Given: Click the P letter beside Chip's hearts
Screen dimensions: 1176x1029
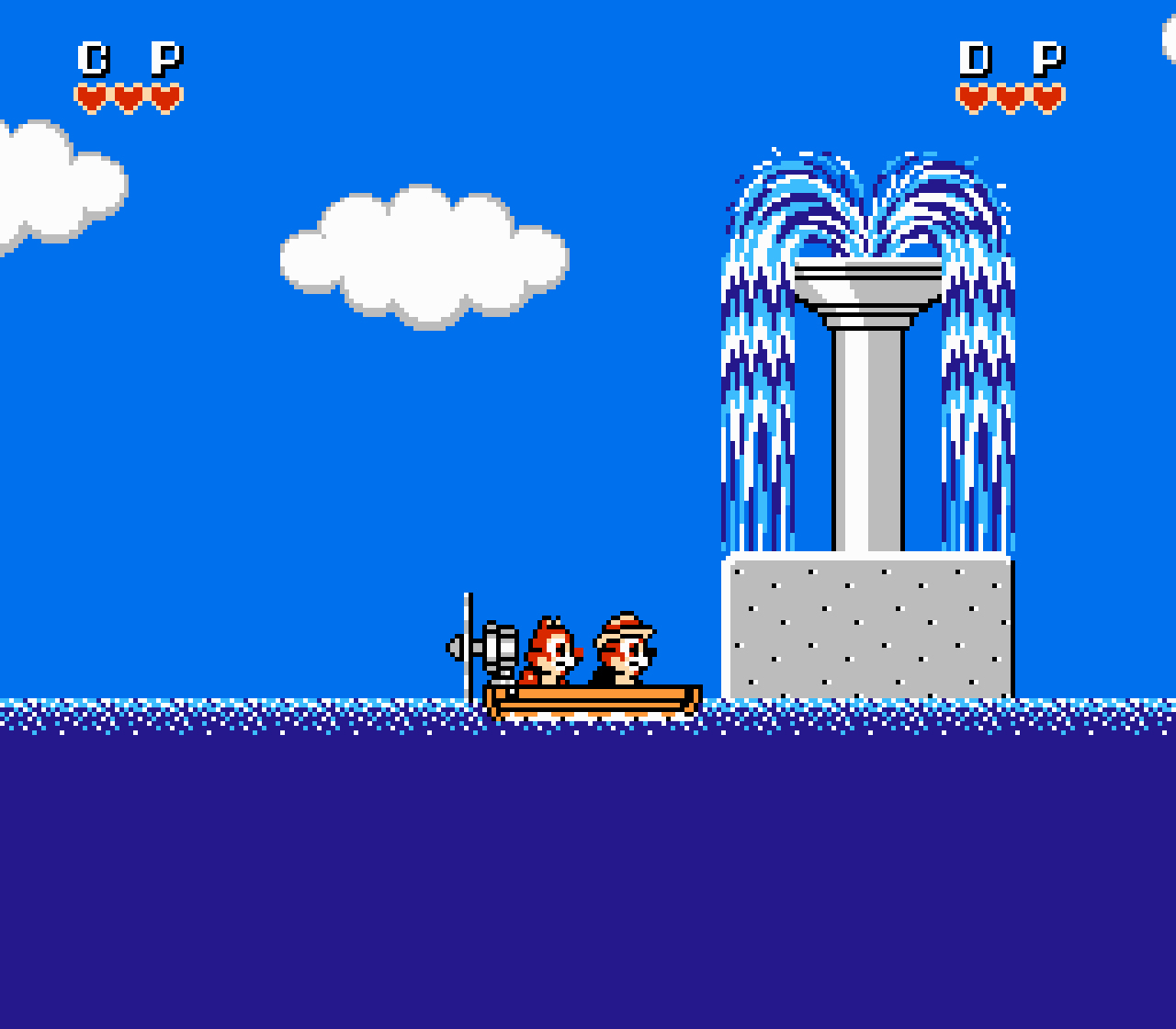Looking at the screenshot, I should [166, 57].
